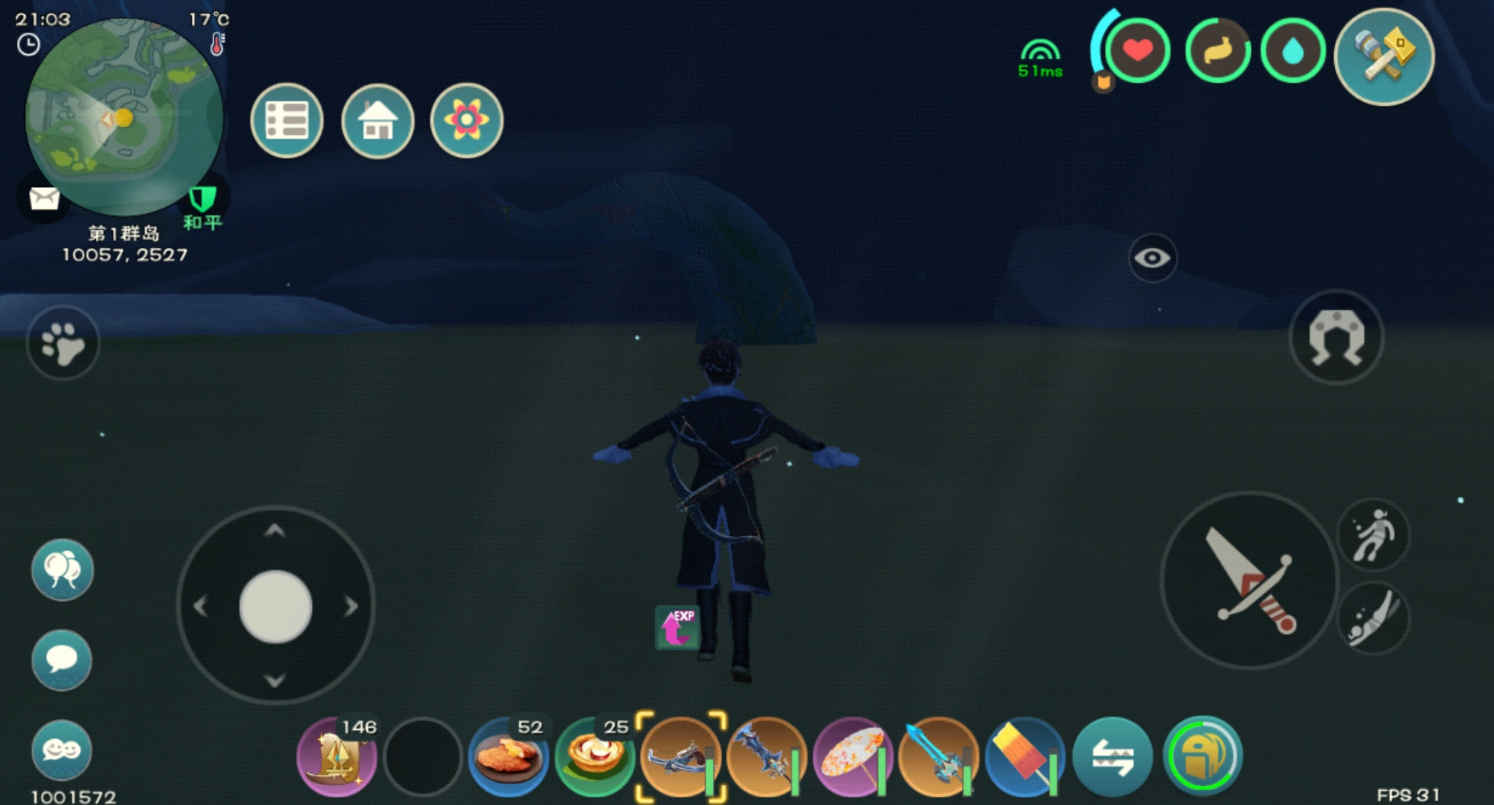1494x805 pixels.
Task: Open the emoji faces bubble
Action: click(62, 750)
